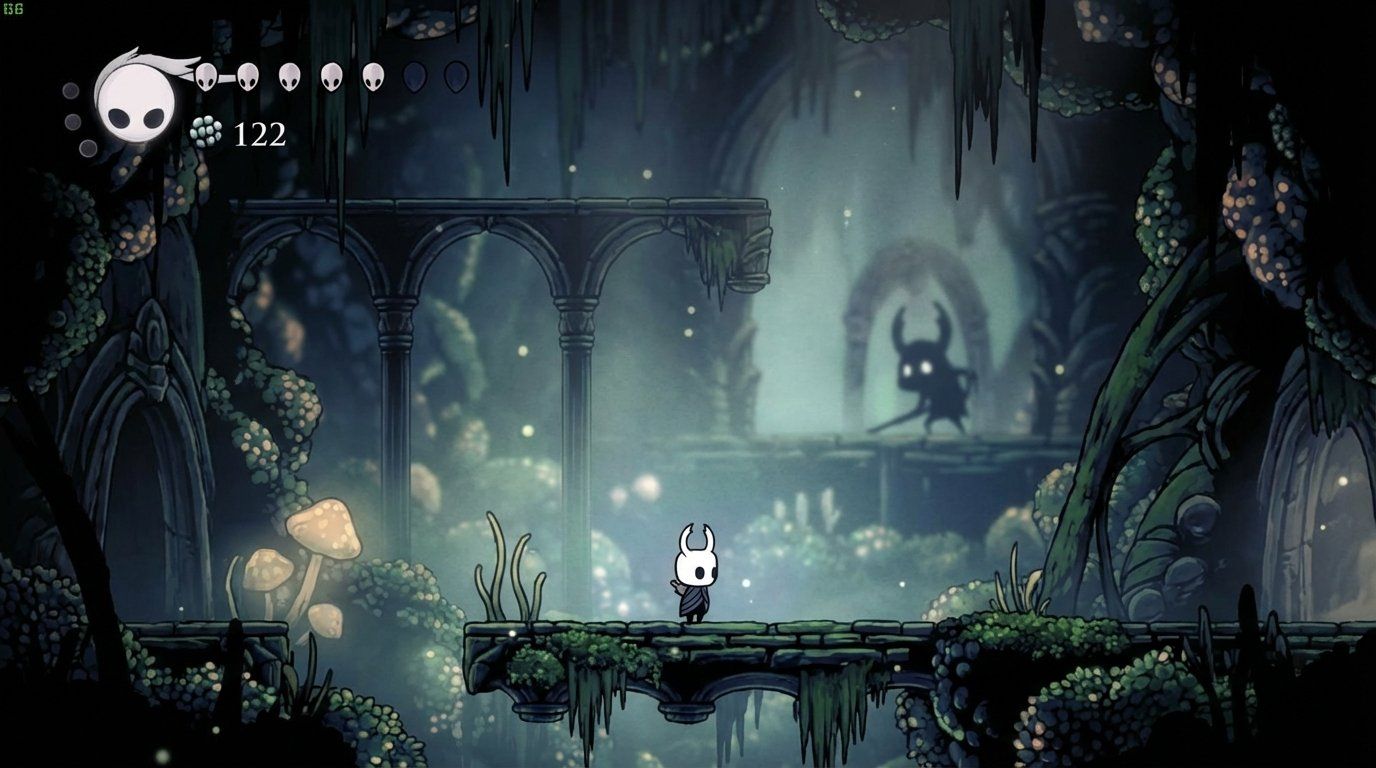1376x768 pixels.
Task: Select the topmost charm notch circle
Action: pyautogui.click(x=70, y=90)
